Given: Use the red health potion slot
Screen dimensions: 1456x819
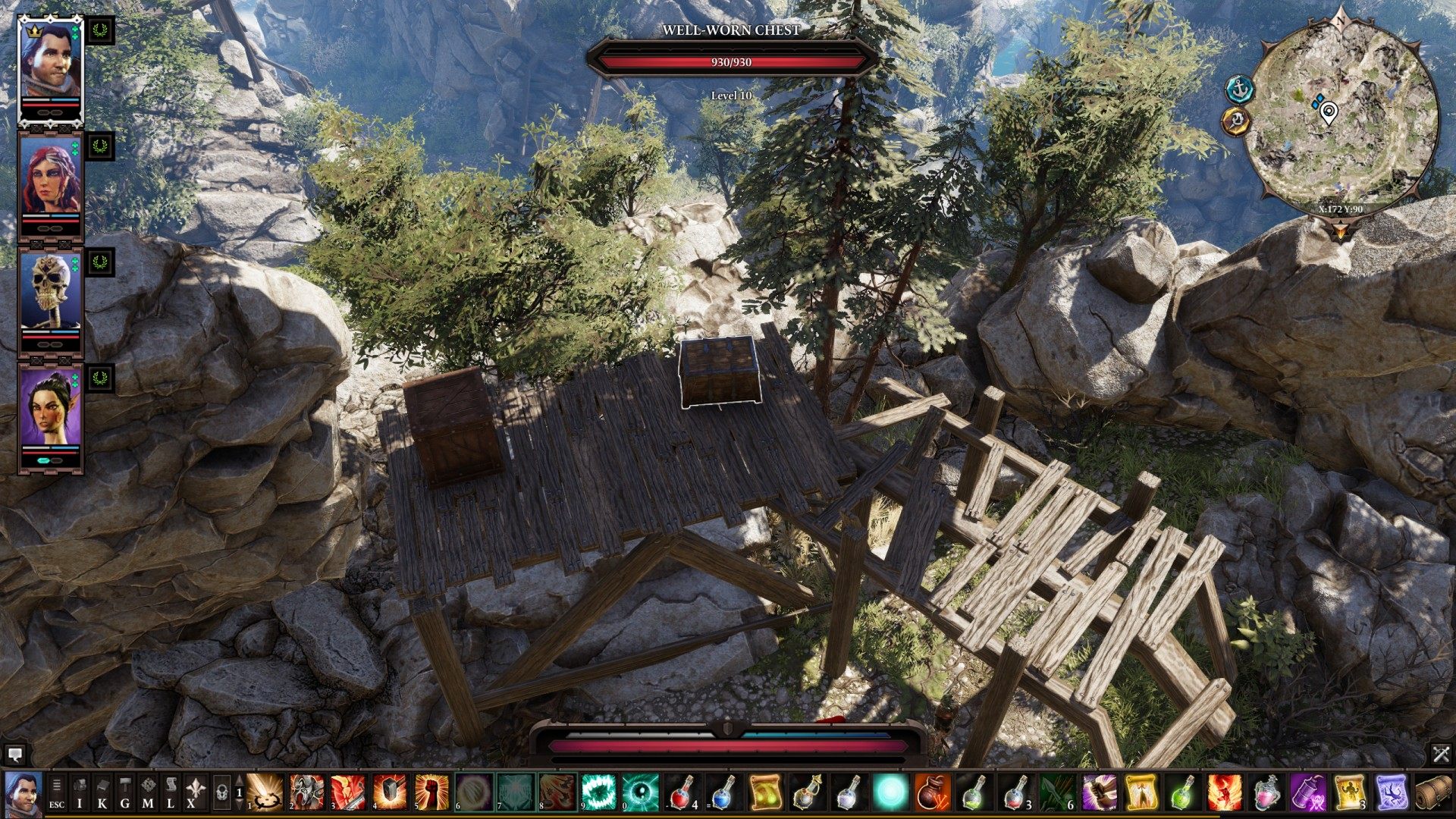Looking at the screenshot, I should coord(682,793).
